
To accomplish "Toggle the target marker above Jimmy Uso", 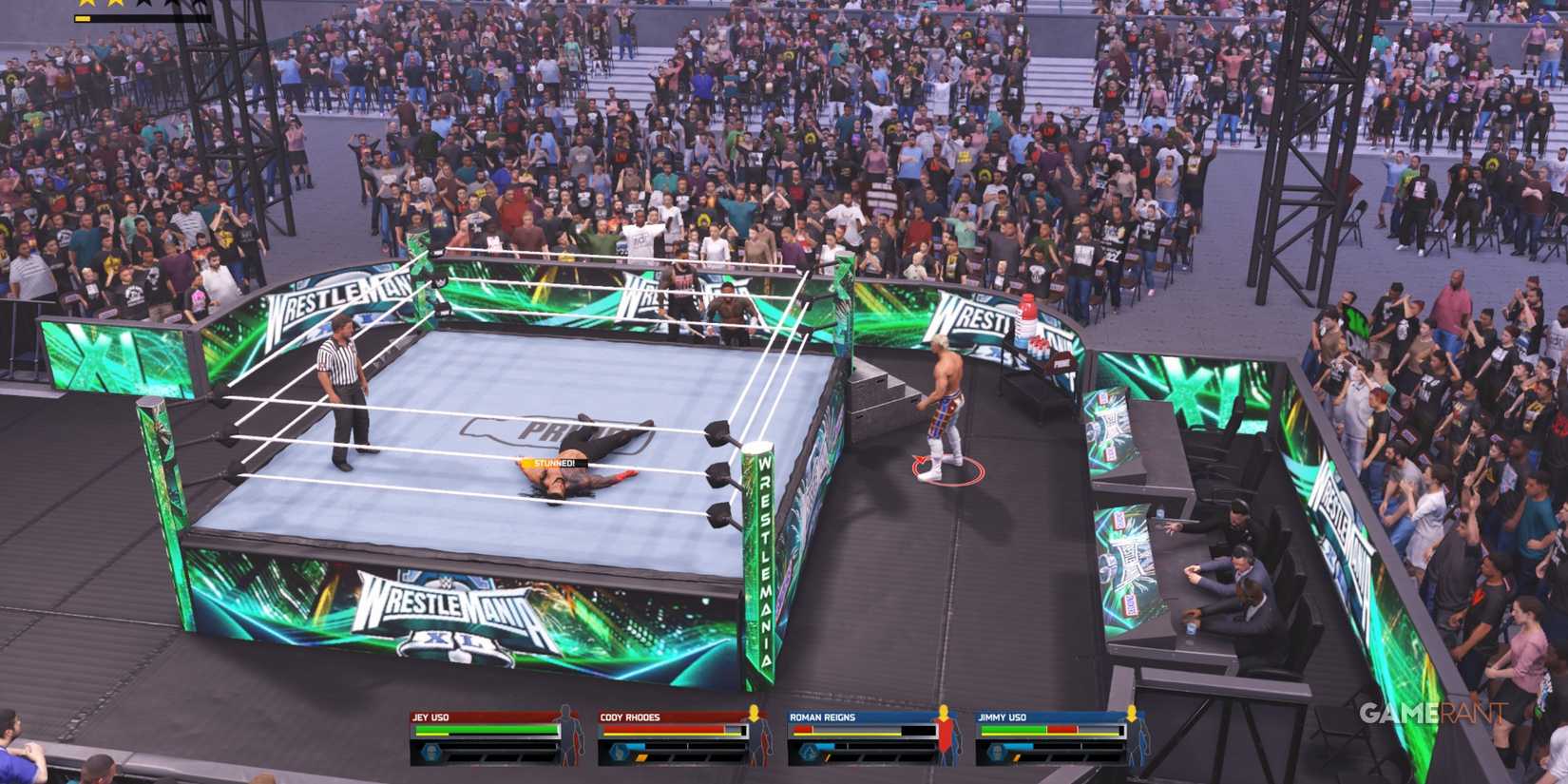I will (1131, 711).
